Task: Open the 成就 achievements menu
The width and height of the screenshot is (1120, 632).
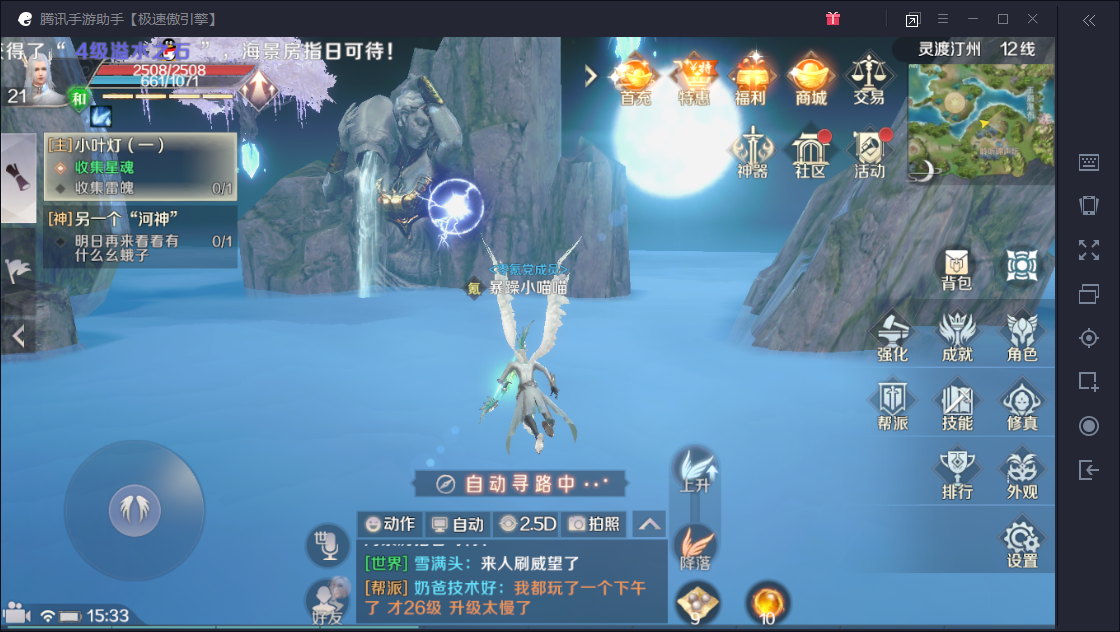Action: (957, 335)
